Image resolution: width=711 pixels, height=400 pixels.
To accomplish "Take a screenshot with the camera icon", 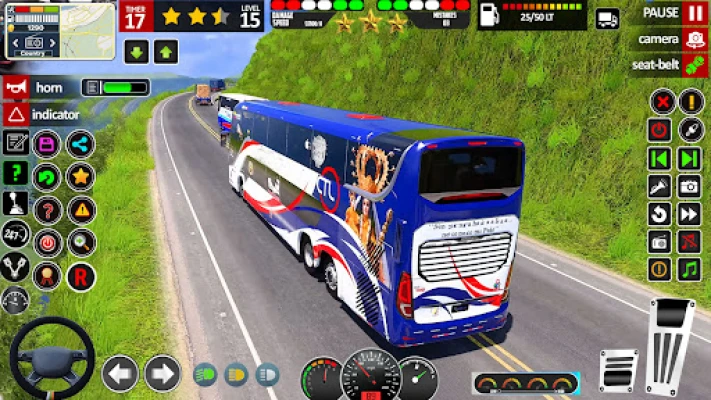I will (689, 186).
